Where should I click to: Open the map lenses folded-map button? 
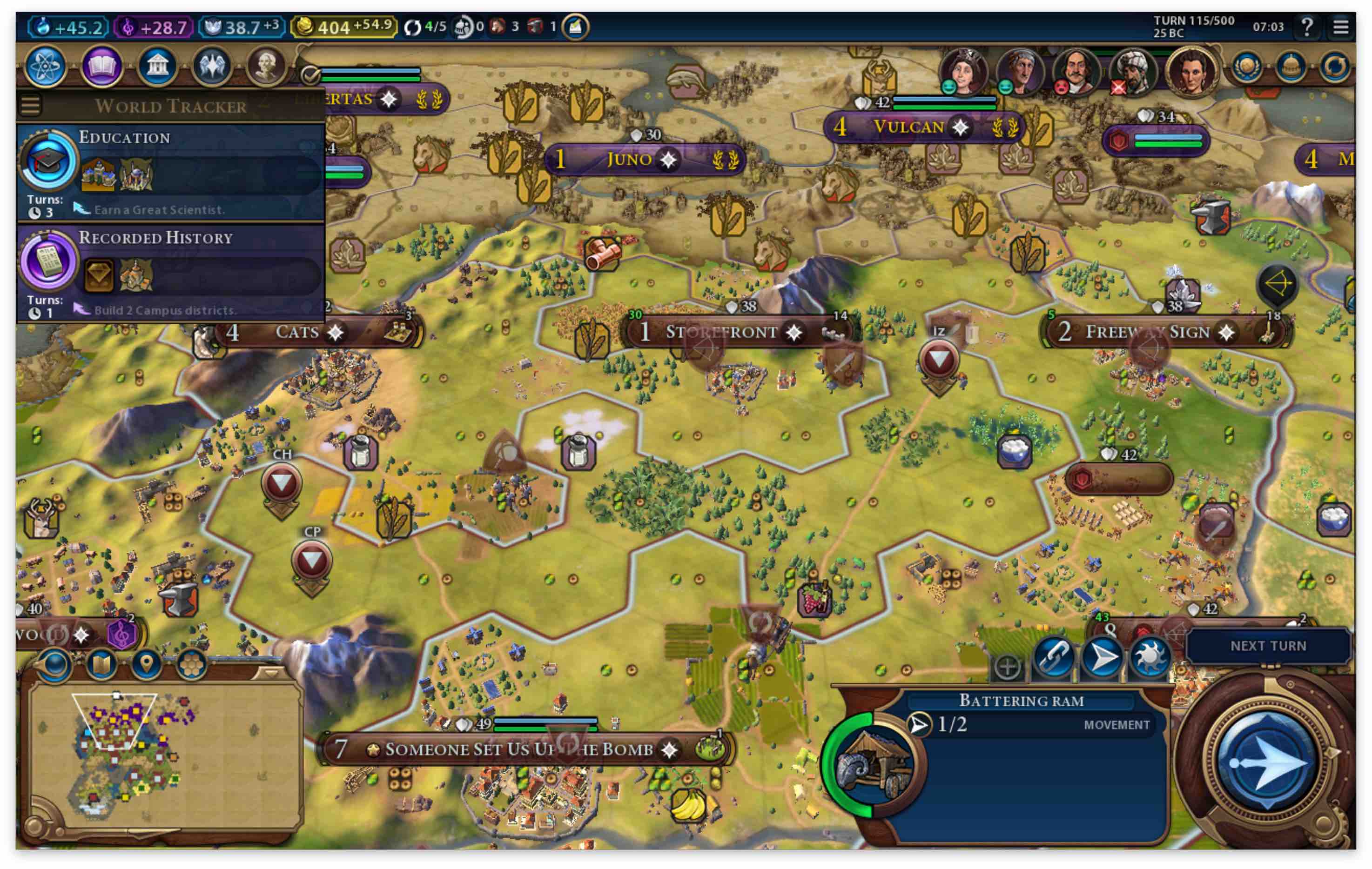(101, 664)
